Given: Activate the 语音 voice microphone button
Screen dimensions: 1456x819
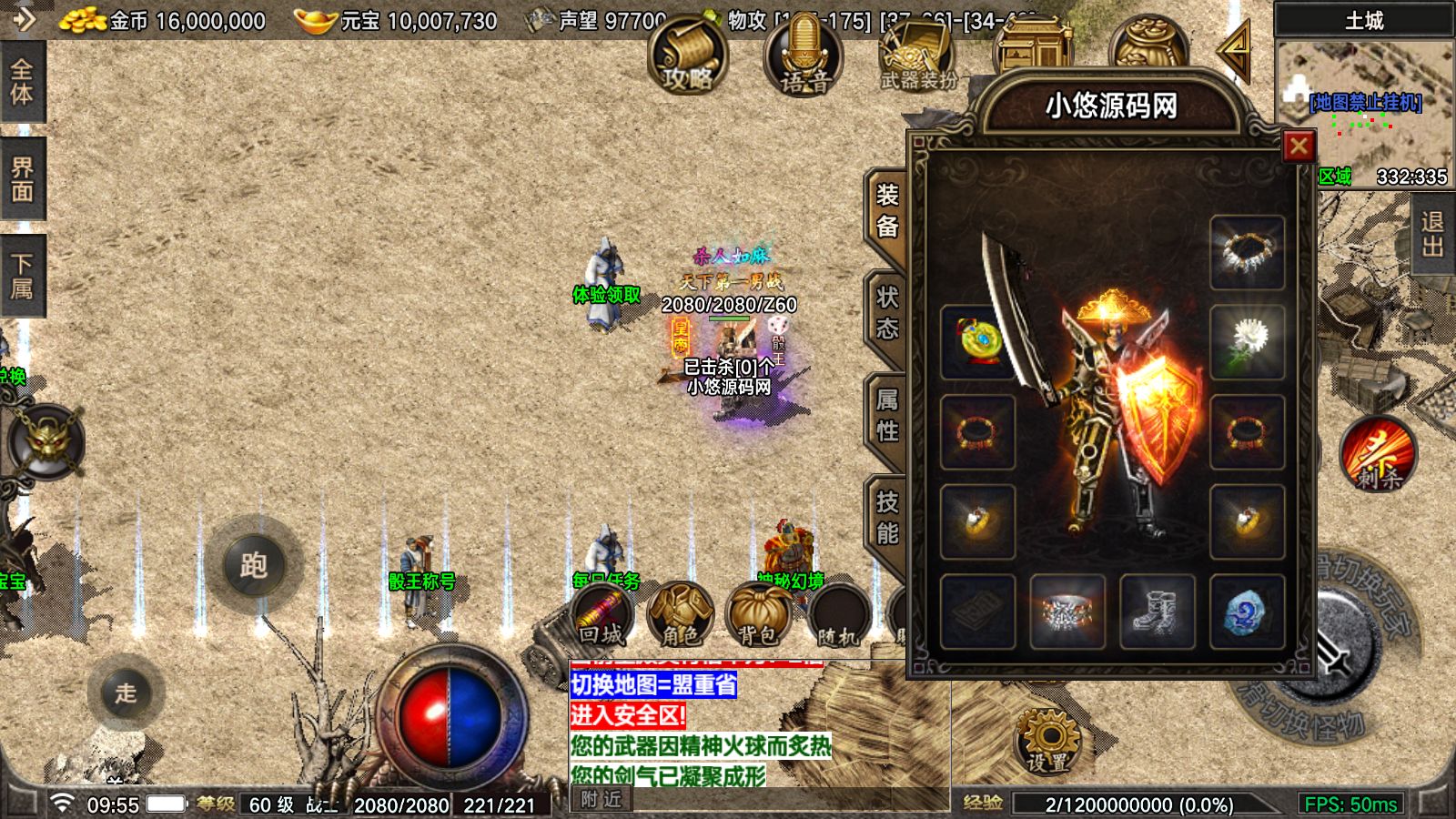Looking at the screenshot, I should pyautogui.click(x=804, y=56).
